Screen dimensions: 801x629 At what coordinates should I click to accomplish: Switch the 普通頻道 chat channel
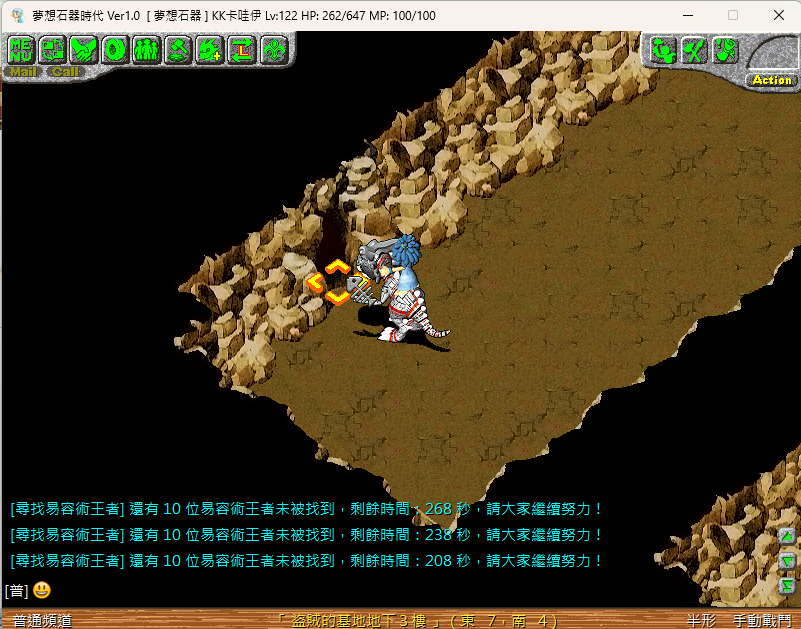click(x=42, y=620)
